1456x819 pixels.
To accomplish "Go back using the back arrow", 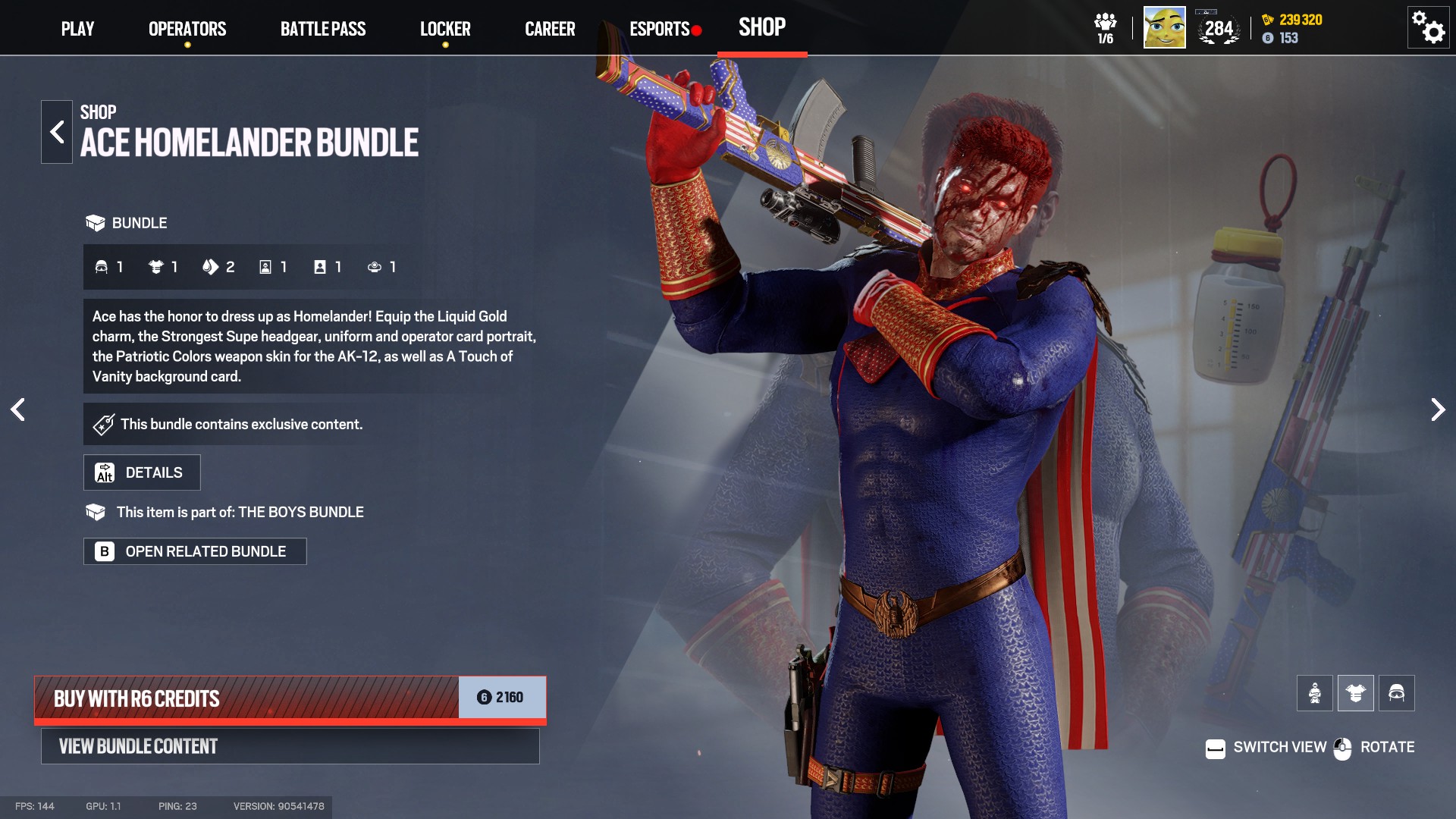I will [56, 130].
